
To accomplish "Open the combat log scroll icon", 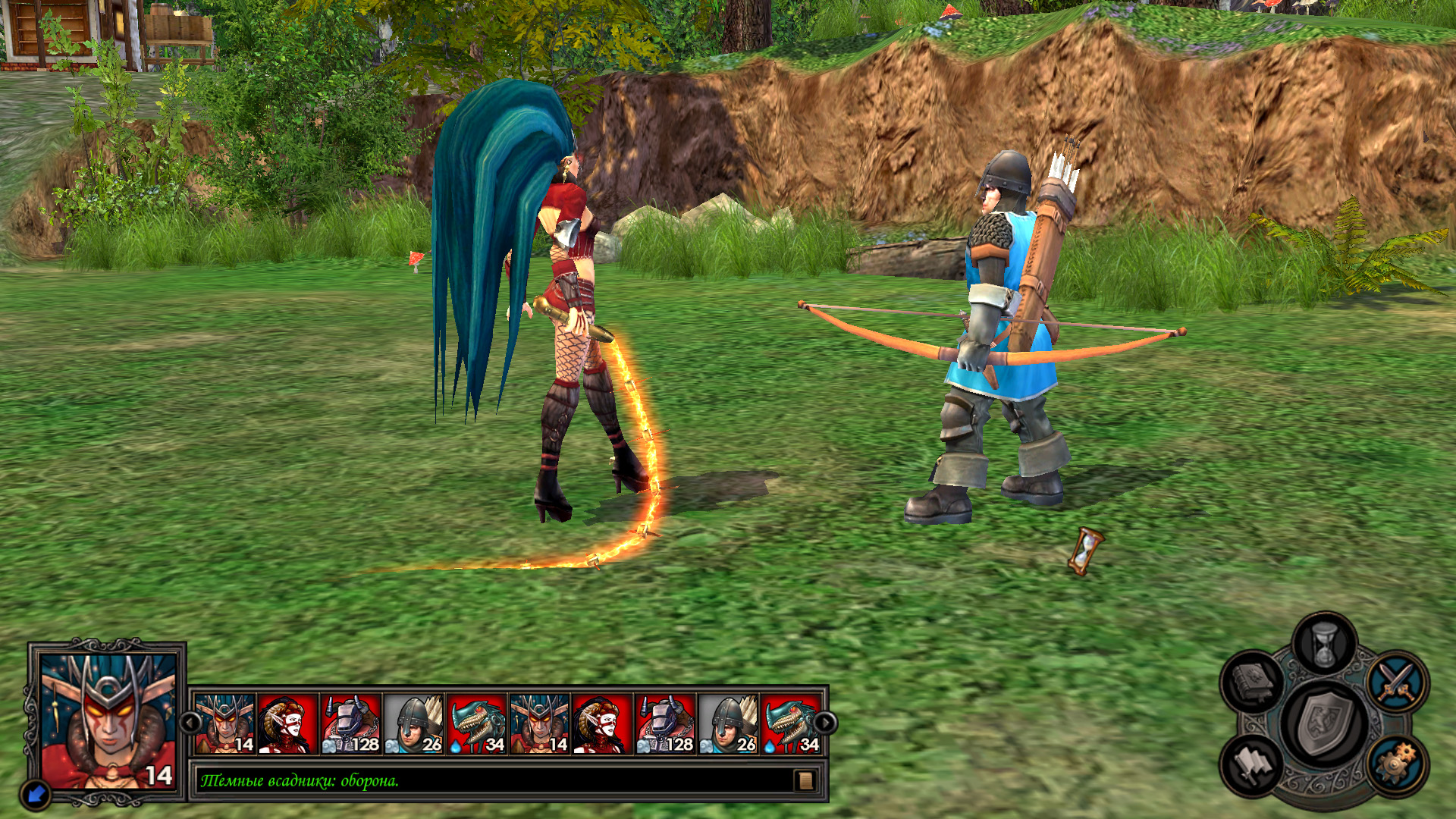I will pyautogui.click(x=805, y=780).
